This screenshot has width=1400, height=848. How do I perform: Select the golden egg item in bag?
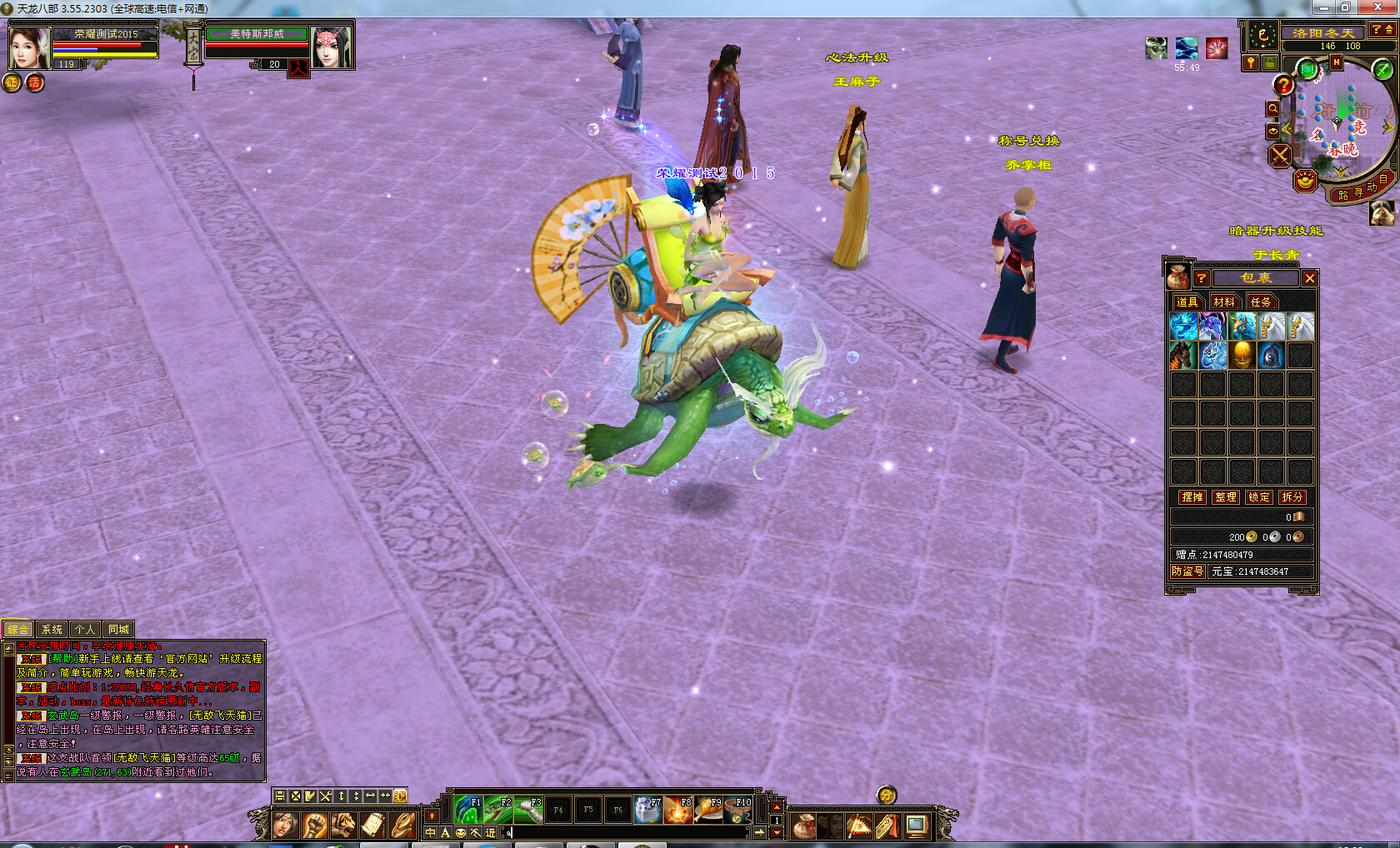(x=1242, y=356)
